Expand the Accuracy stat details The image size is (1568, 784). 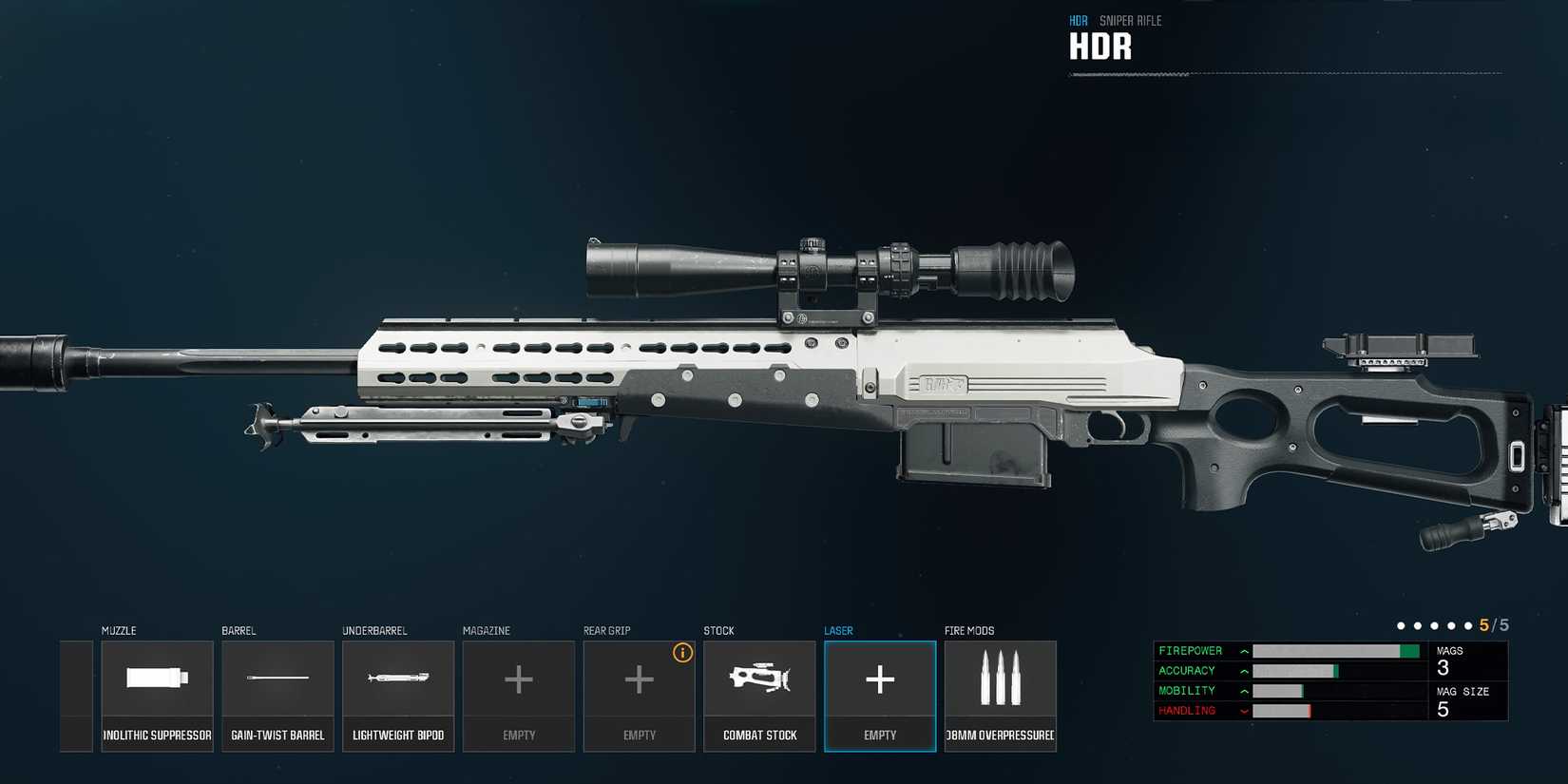1243,671
